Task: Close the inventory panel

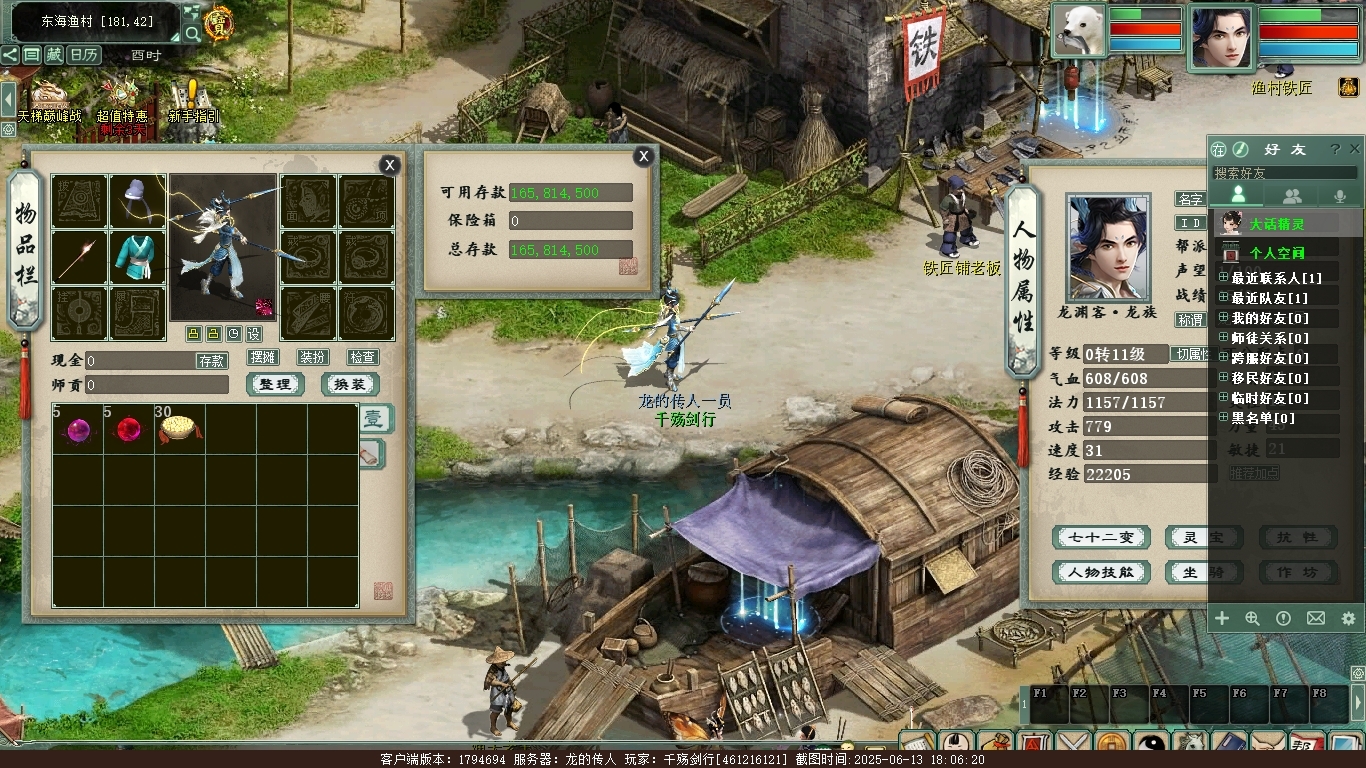Action: click(390, 165)
